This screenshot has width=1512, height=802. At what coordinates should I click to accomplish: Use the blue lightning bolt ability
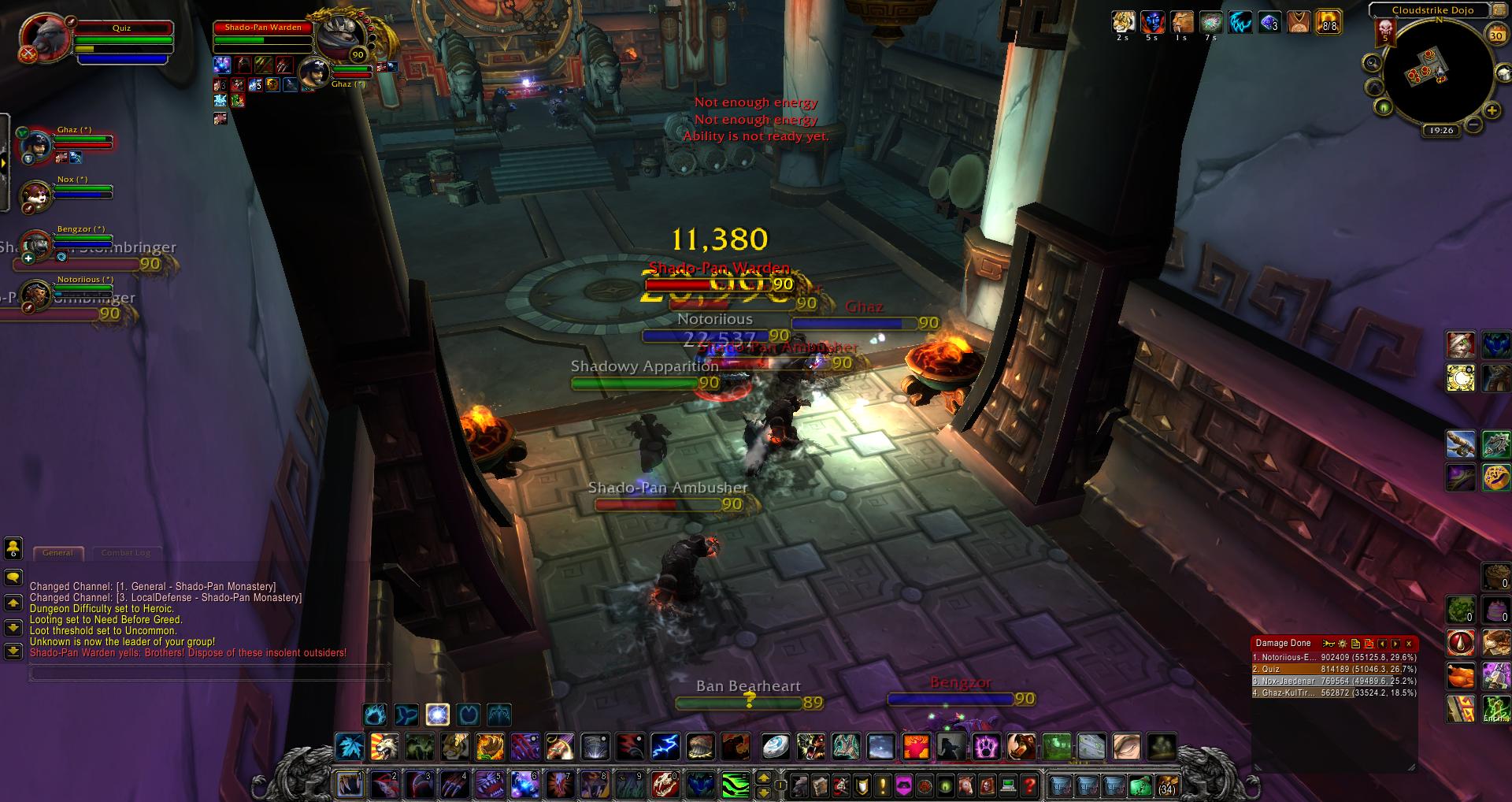[665, 746]
